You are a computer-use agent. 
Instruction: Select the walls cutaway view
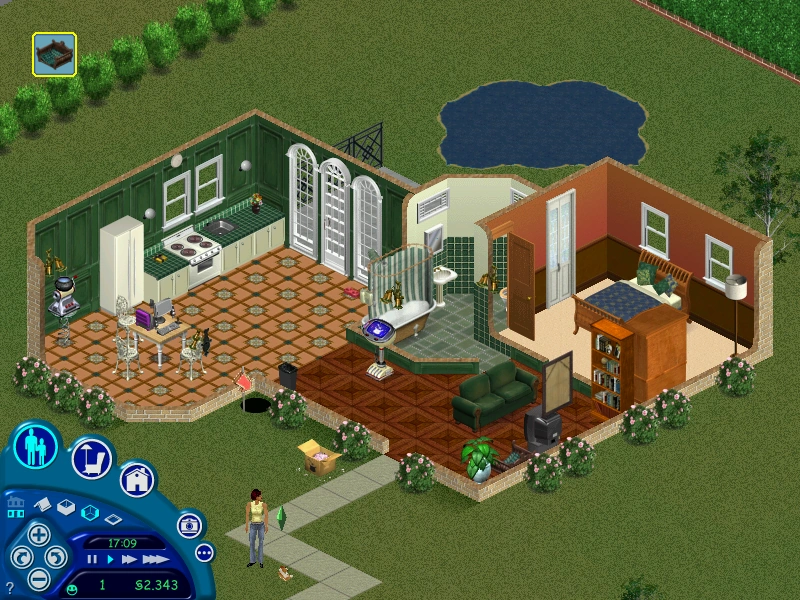click(x=89, y=513)
